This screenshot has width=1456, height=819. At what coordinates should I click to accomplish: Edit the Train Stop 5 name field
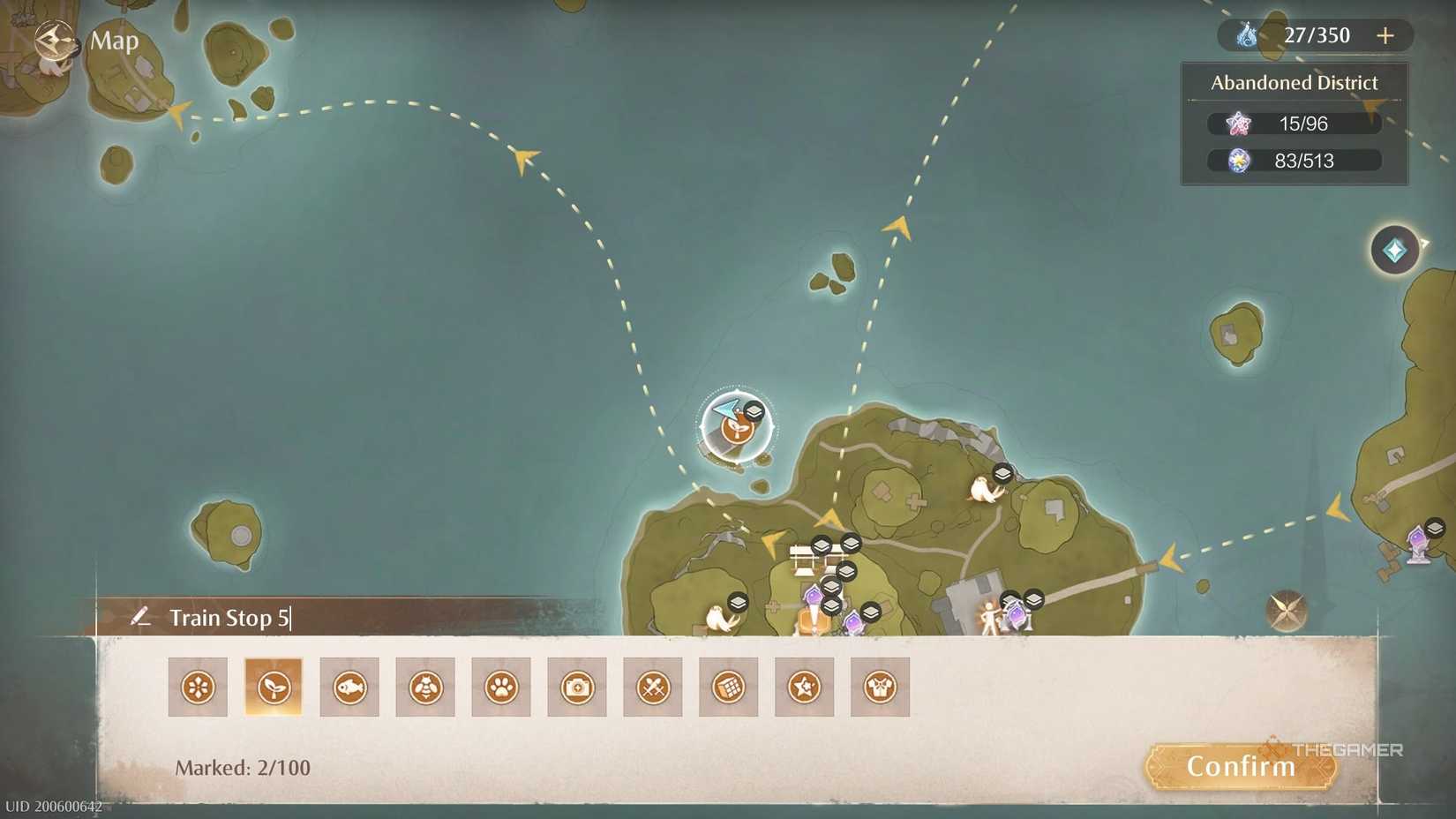[229, 617]
